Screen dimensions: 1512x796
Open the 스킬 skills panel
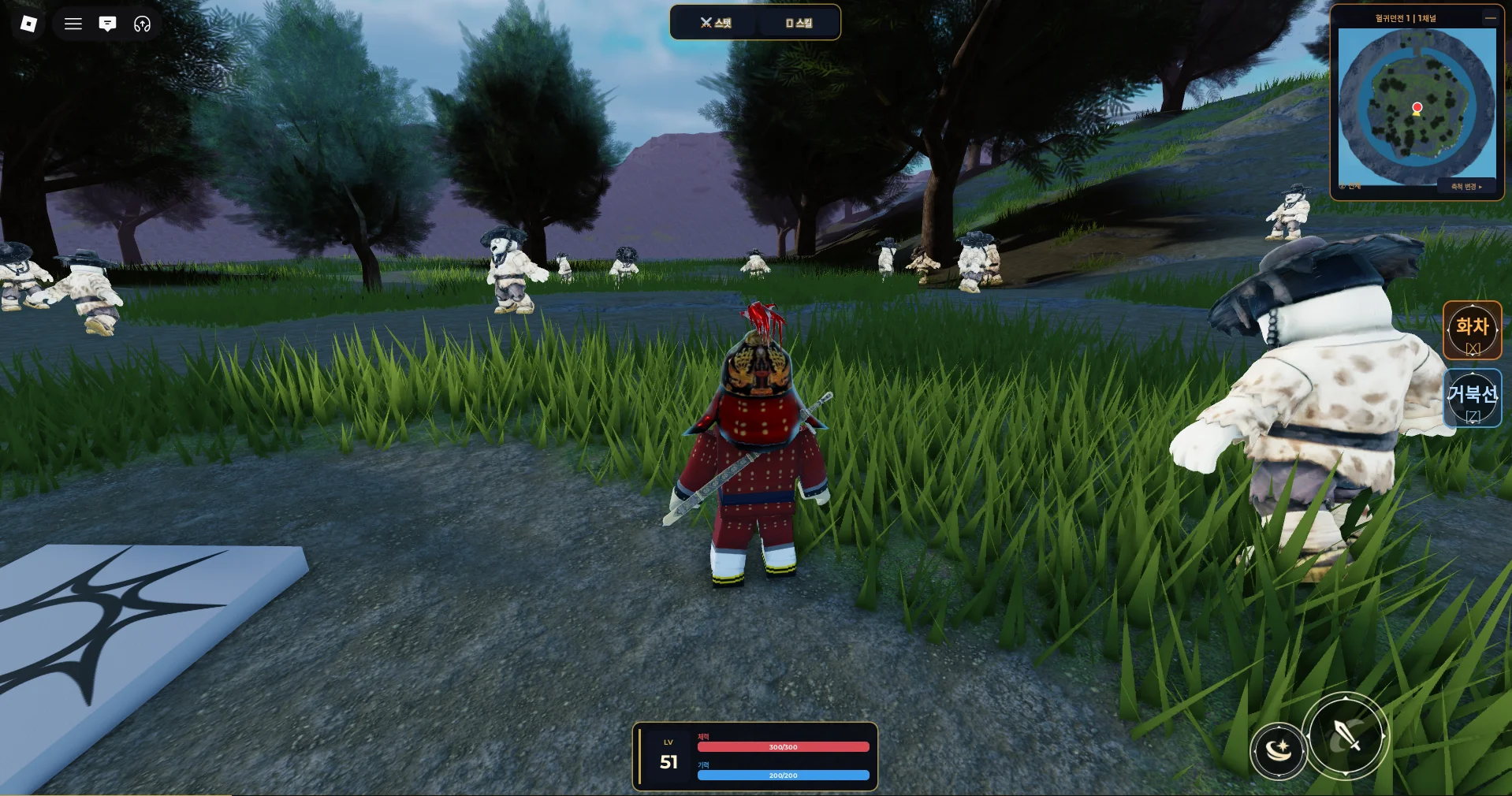pyautogui.click(x=799, y=23)
